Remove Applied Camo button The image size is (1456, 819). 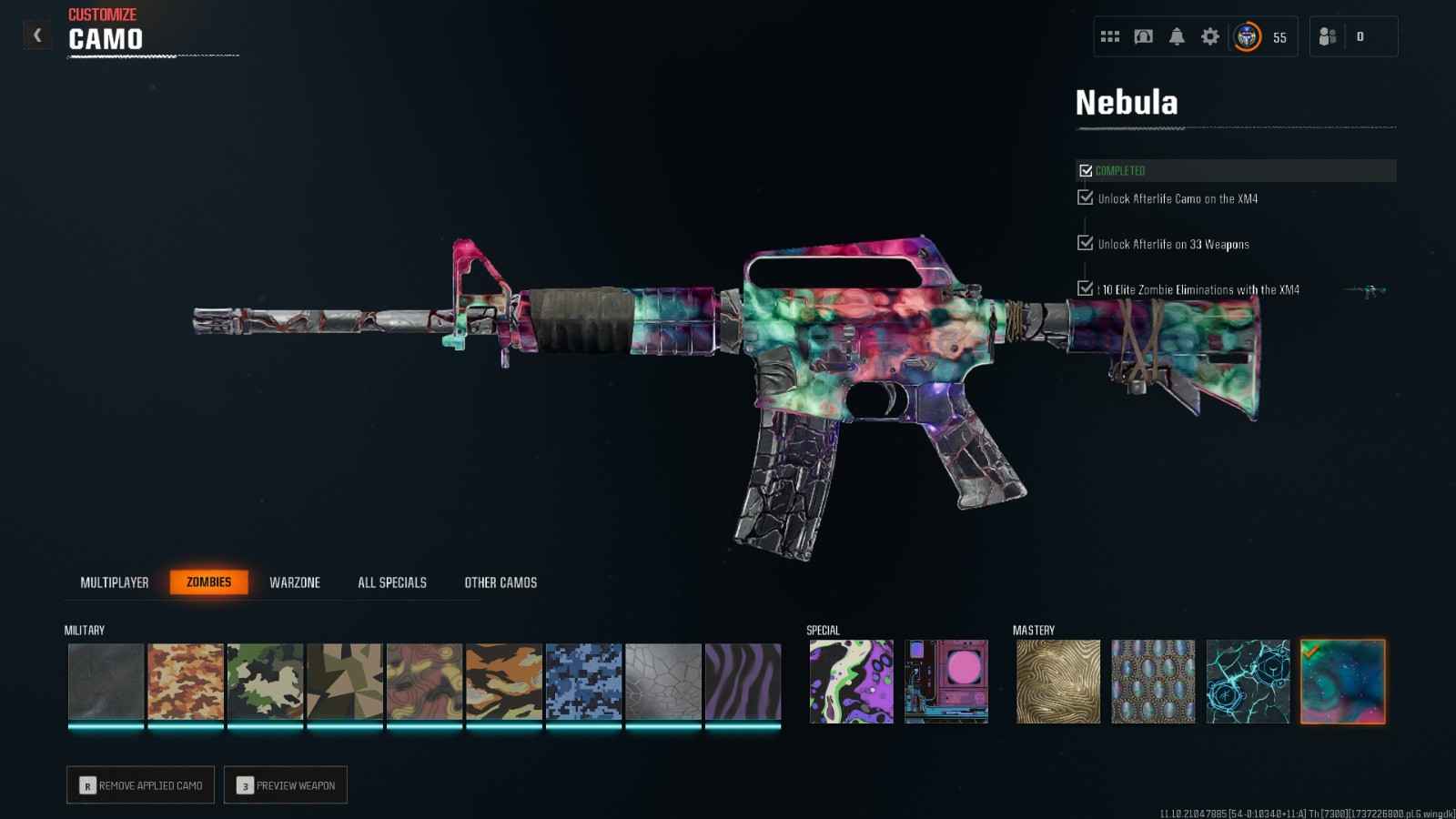coord(141,785)
